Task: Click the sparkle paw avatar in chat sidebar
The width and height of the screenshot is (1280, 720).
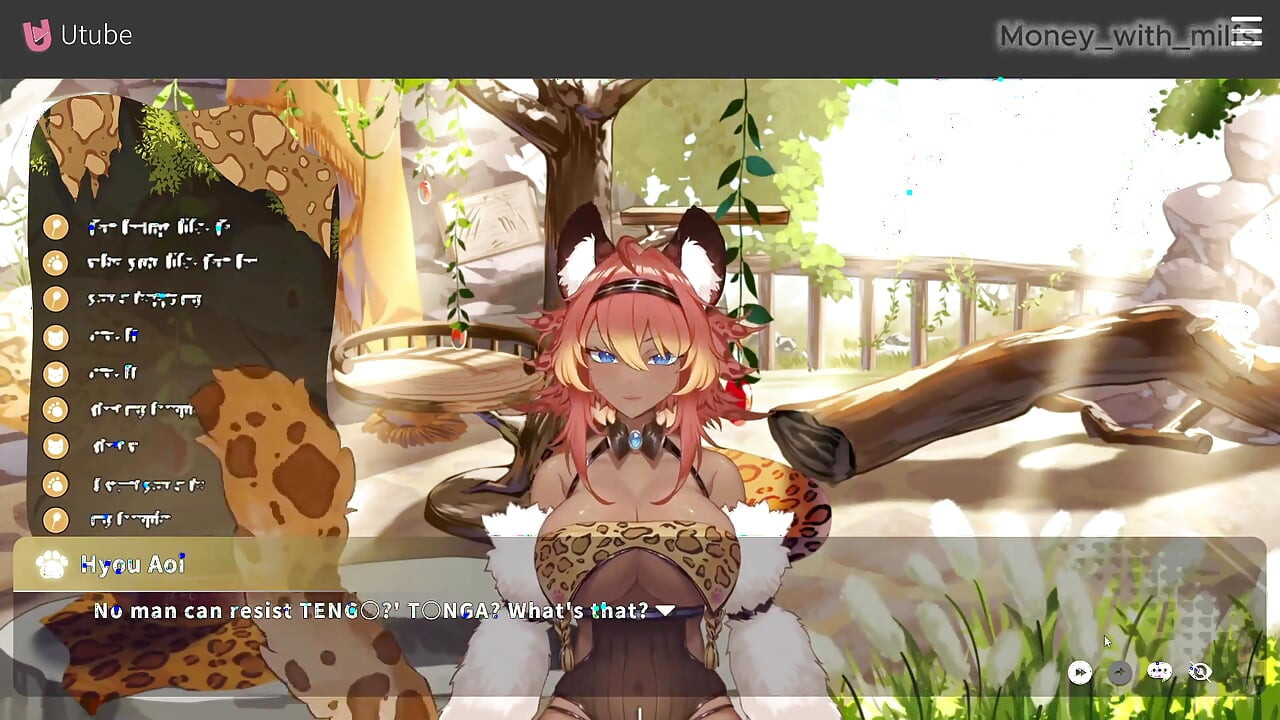Action: pyautogui.click(x=57, y=410)
